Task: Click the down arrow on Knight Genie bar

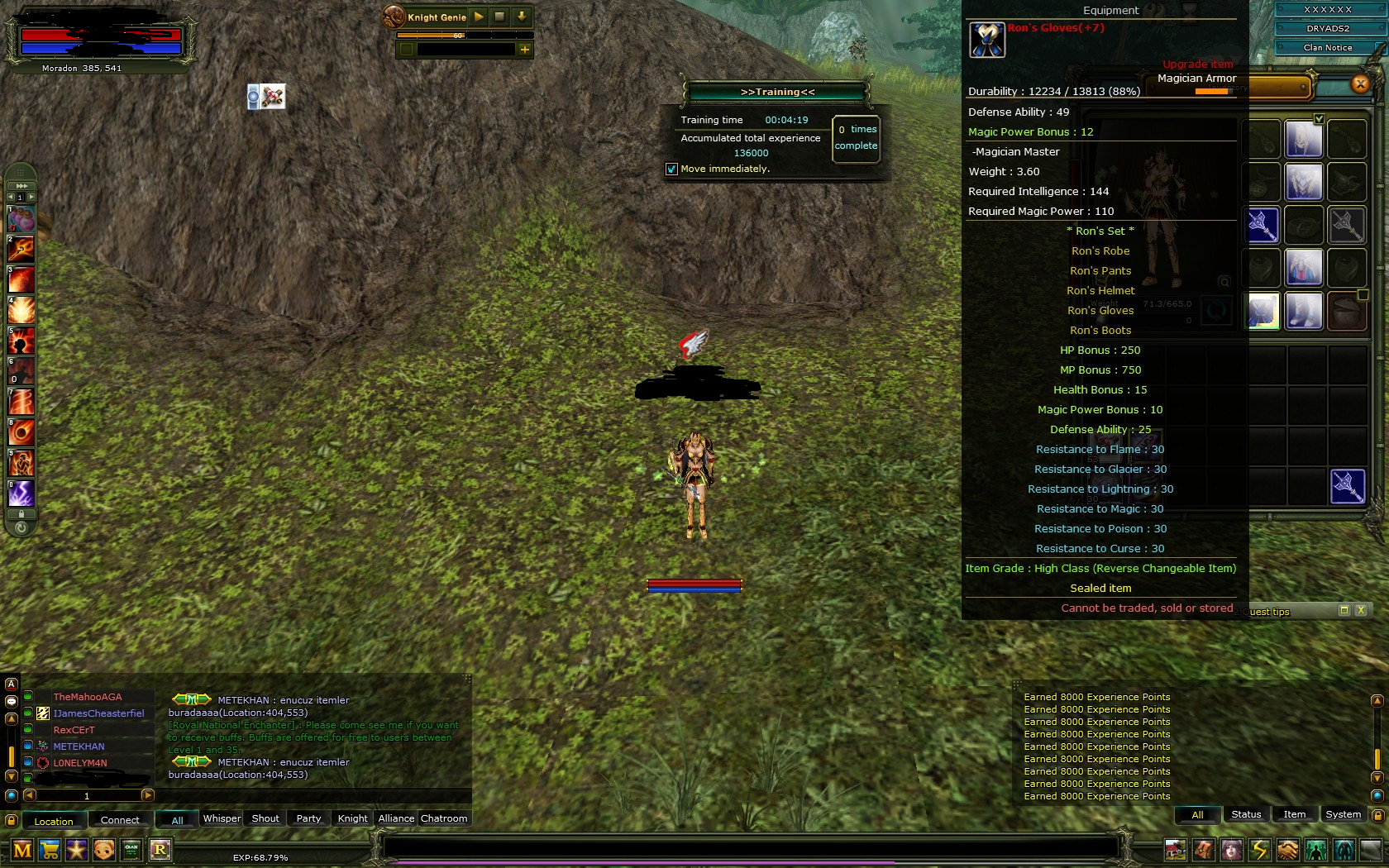Action: (521, 17)
